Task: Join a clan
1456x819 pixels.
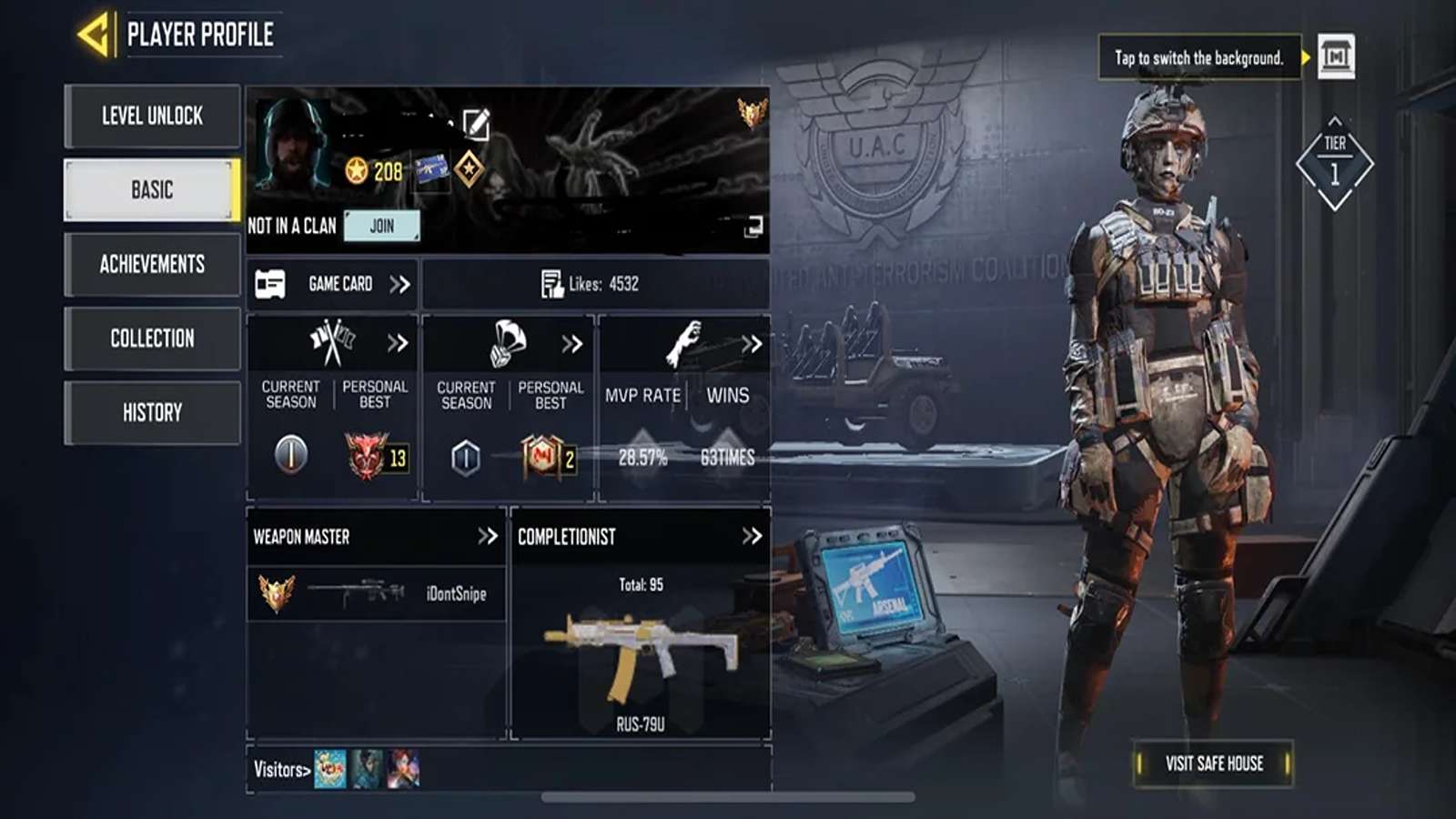Action: coord(381,226)
